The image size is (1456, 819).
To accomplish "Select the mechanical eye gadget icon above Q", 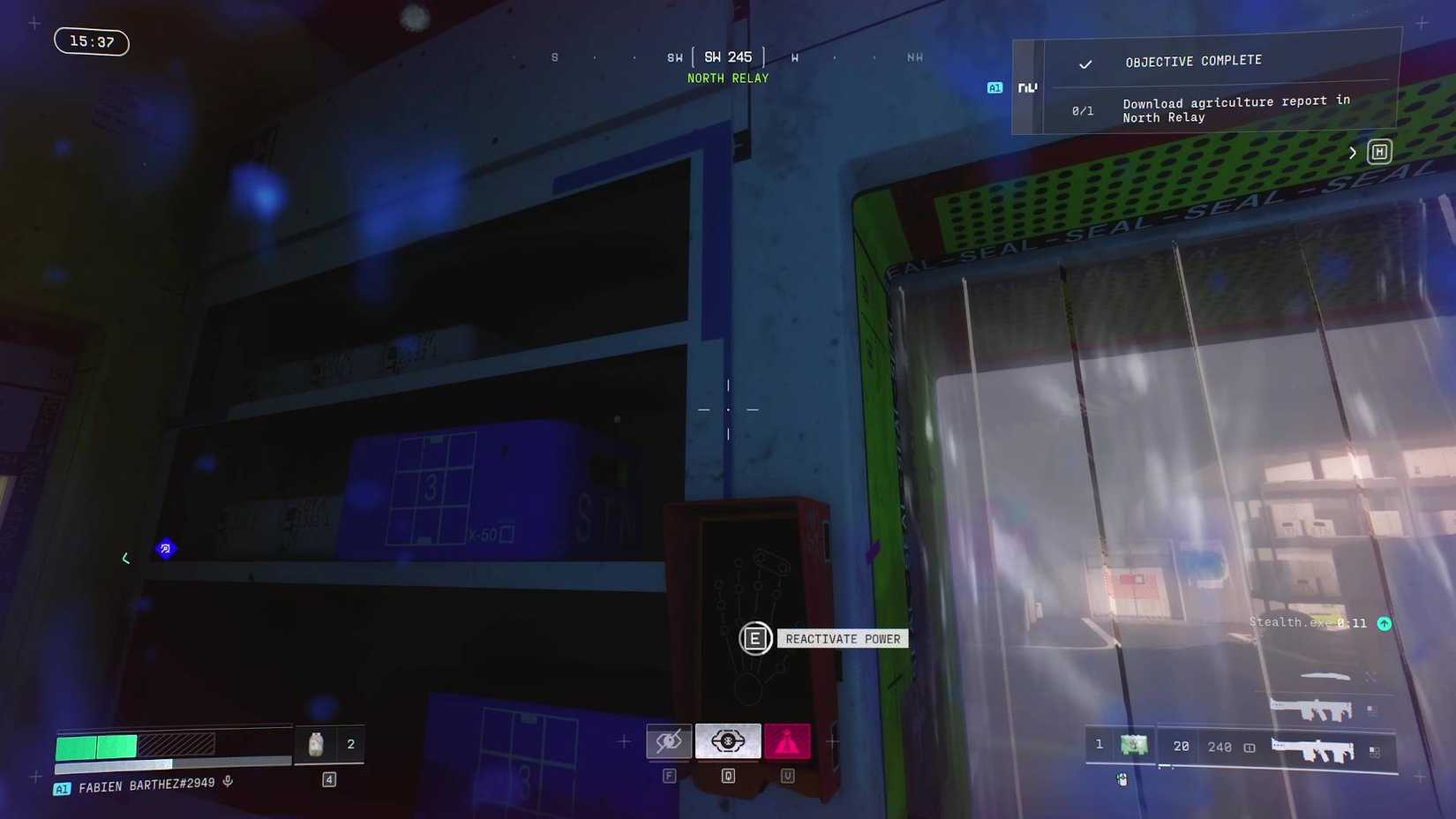I will [727, 741].
